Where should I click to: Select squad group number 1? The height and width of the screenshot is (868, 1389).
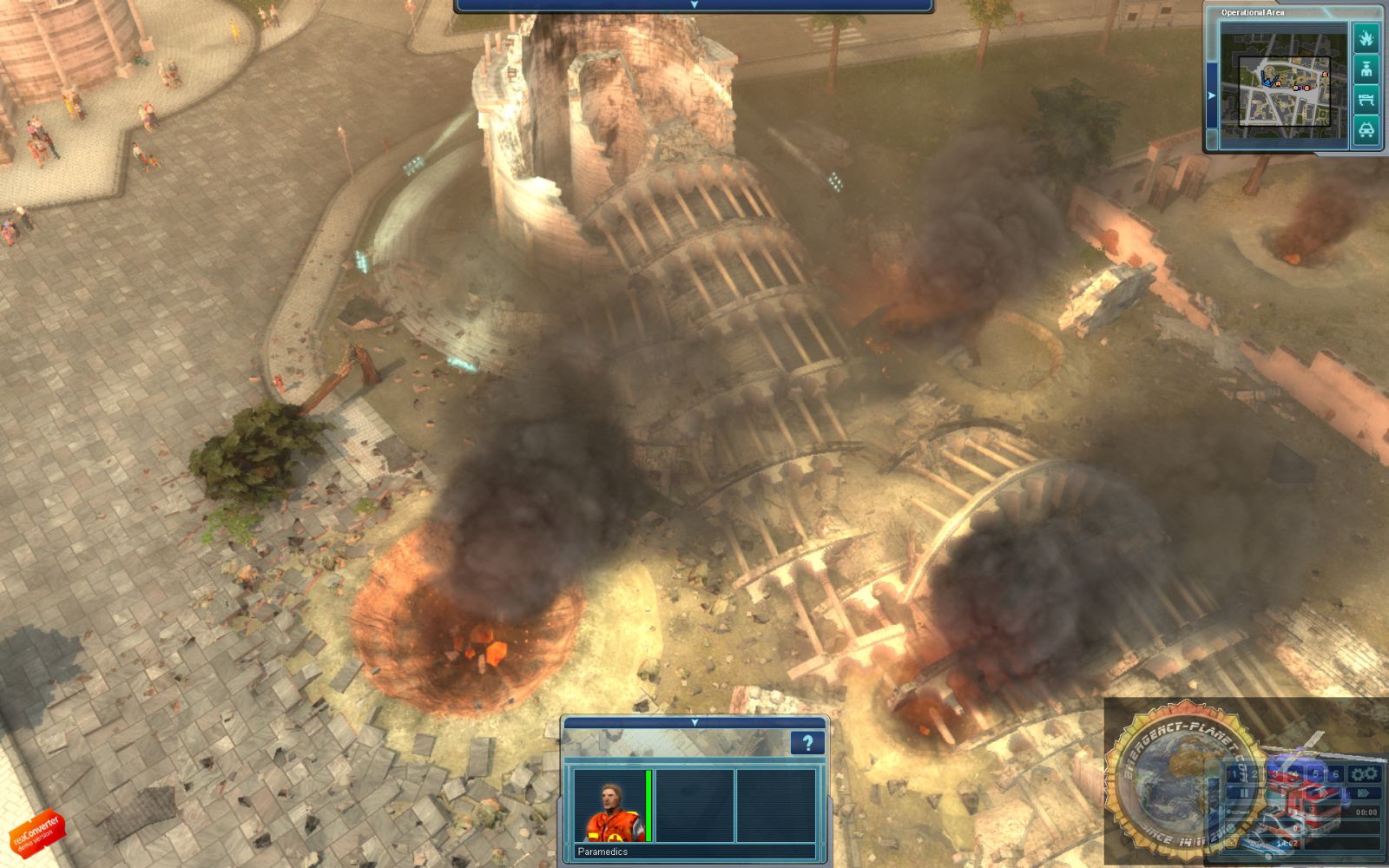click(1234, 773)
